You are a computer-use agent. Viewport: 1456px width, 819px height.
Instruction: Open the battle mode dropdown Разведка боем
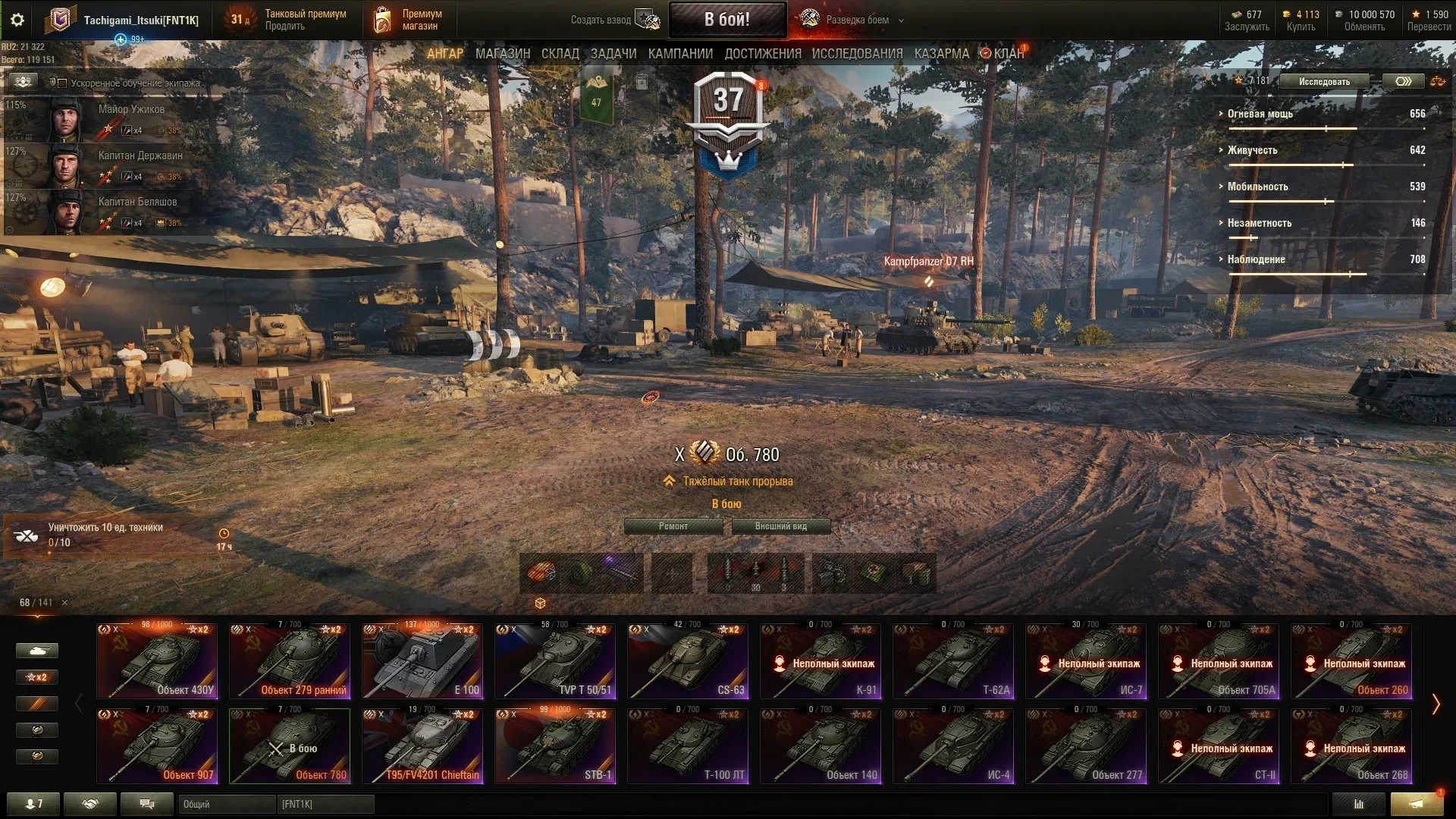point(857,20)
